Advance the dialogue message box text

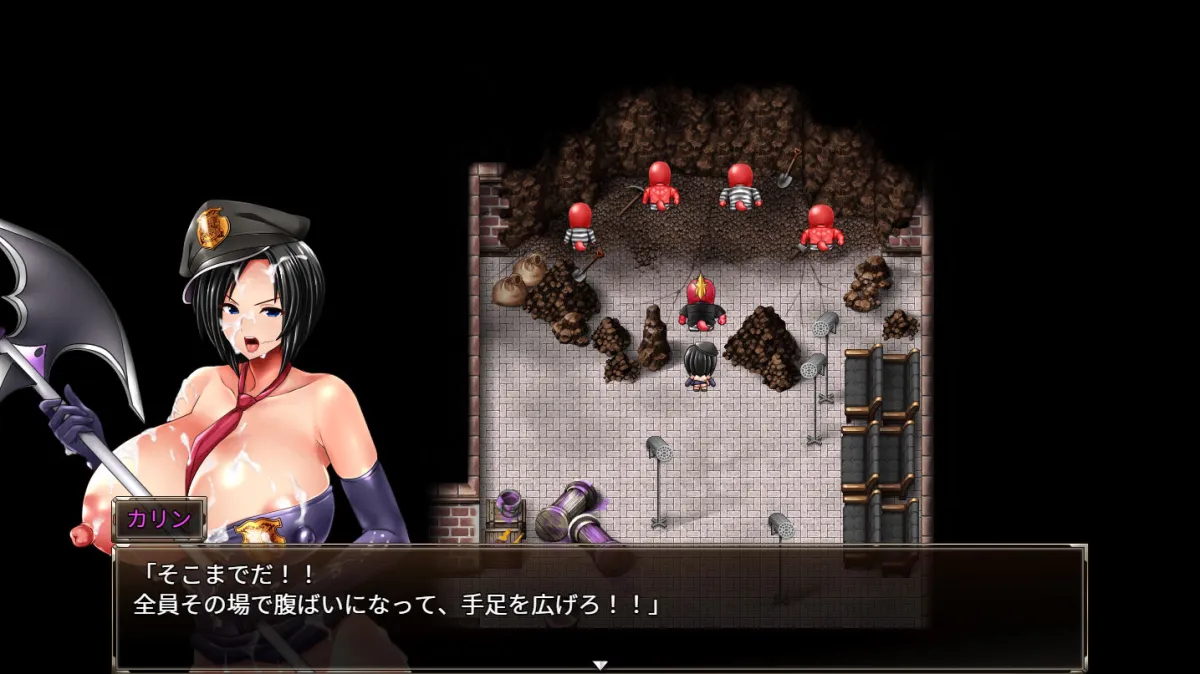coord(600,604)
